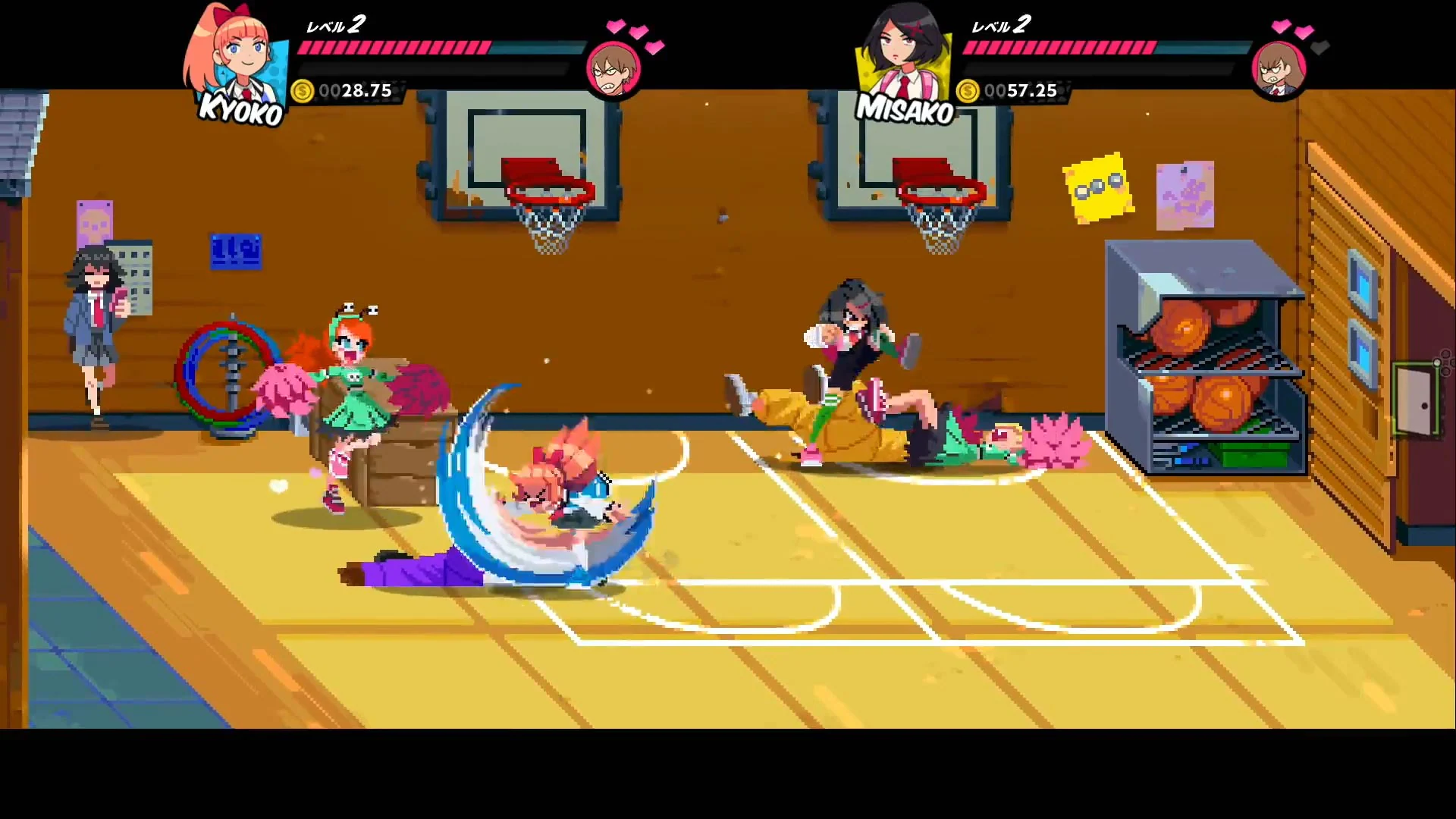Click the coin icon beside Misako's money counter
This screenshot has height=819, width=1456.
[x=968, y=91]
